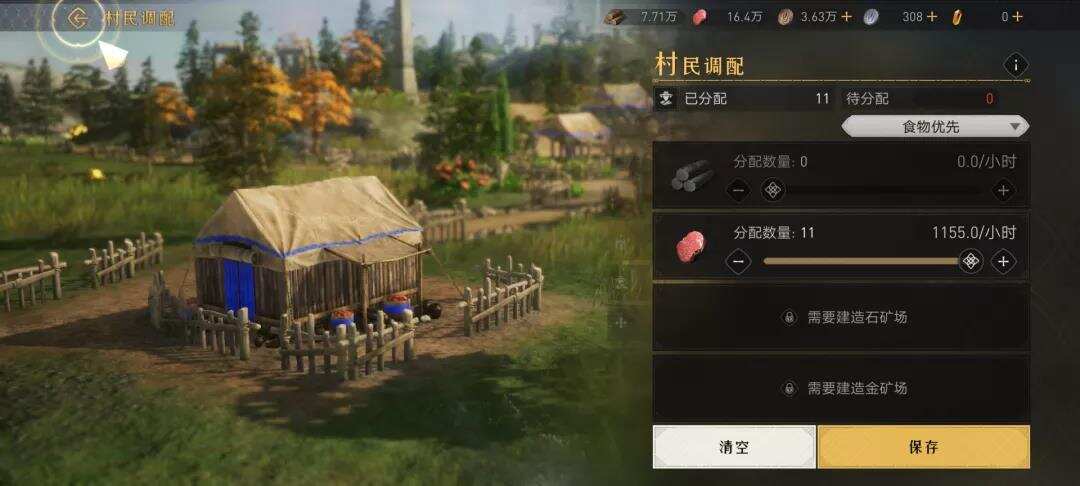This screenshot has width=1080, height=486.
Task: Add more of the gold feather currency
Action: coord(1018,16)
